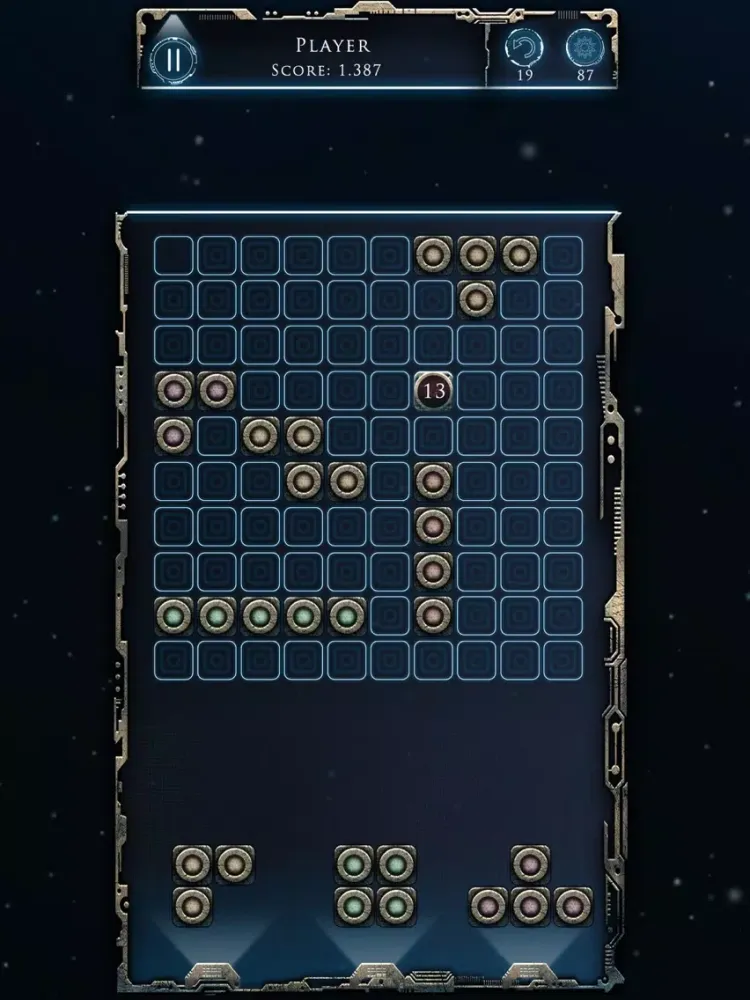Click the numbered 13 tile on board
750x1000 pixels.
click(434, 390)
